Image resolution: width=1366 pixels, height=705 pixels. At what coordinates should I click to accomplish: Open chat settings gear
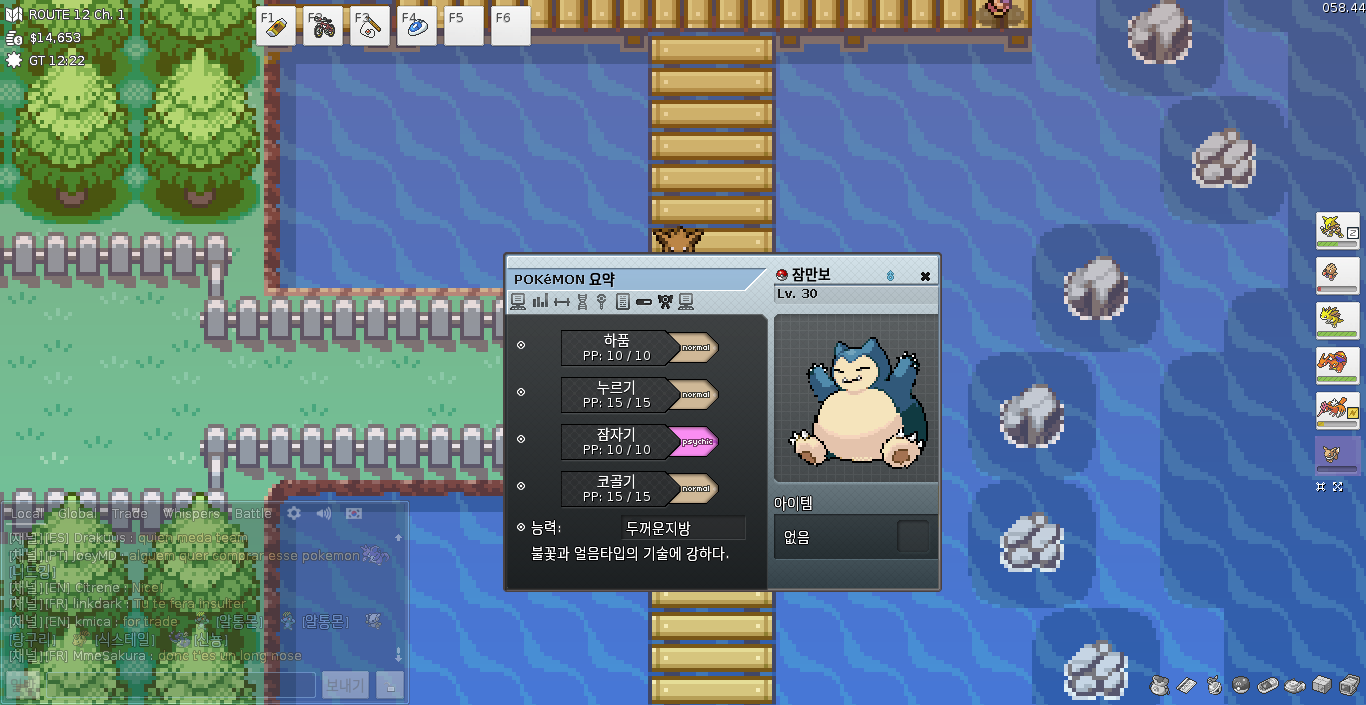294,513
